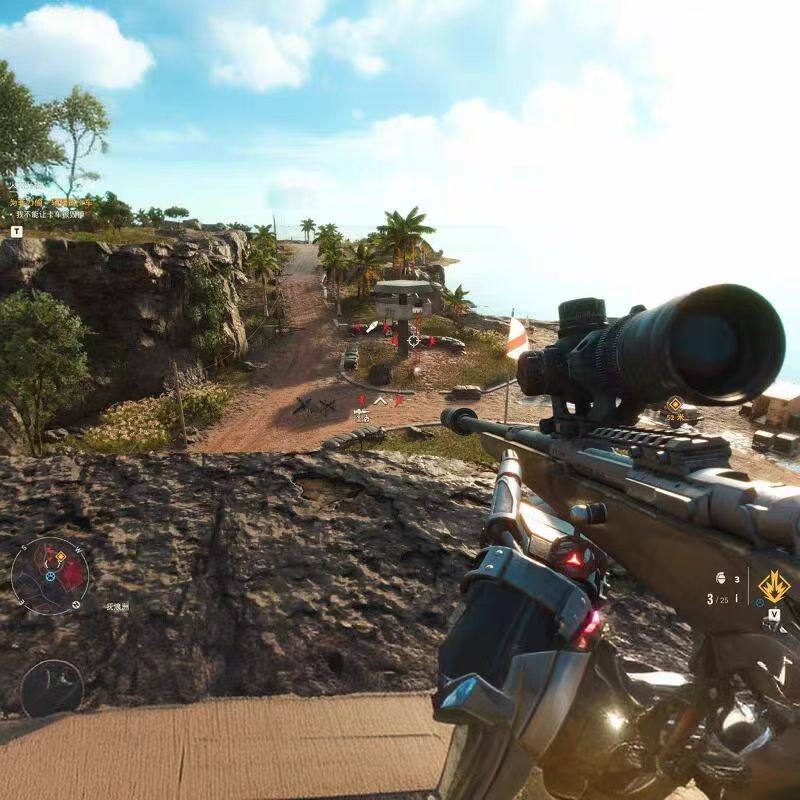Open the companion portrait circle
This screenshot has width=800, height=800.
pyautogui.click(x=51, y=688)
